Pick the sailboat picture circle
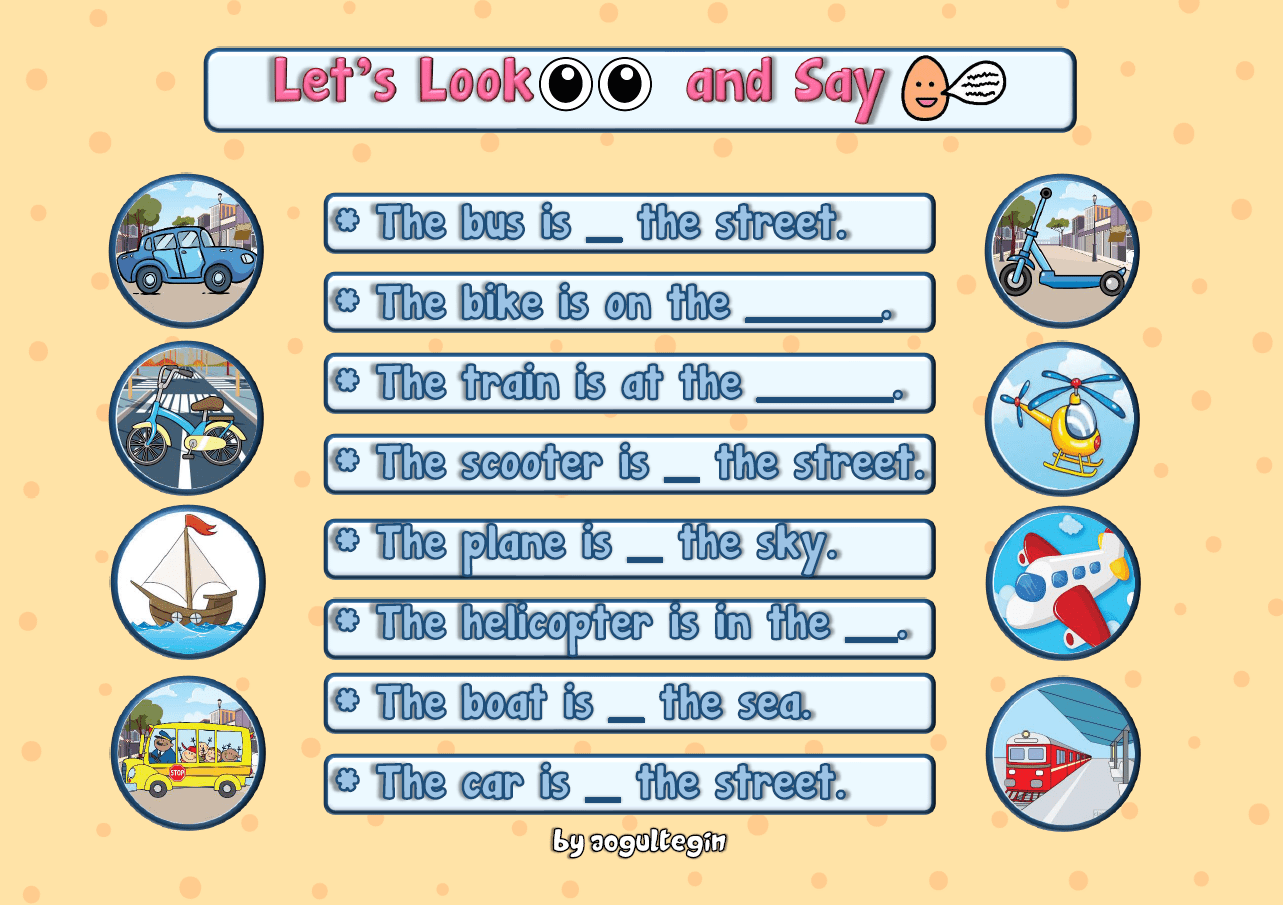This screenshot has height=905, width=1283. tap(187, 582)
